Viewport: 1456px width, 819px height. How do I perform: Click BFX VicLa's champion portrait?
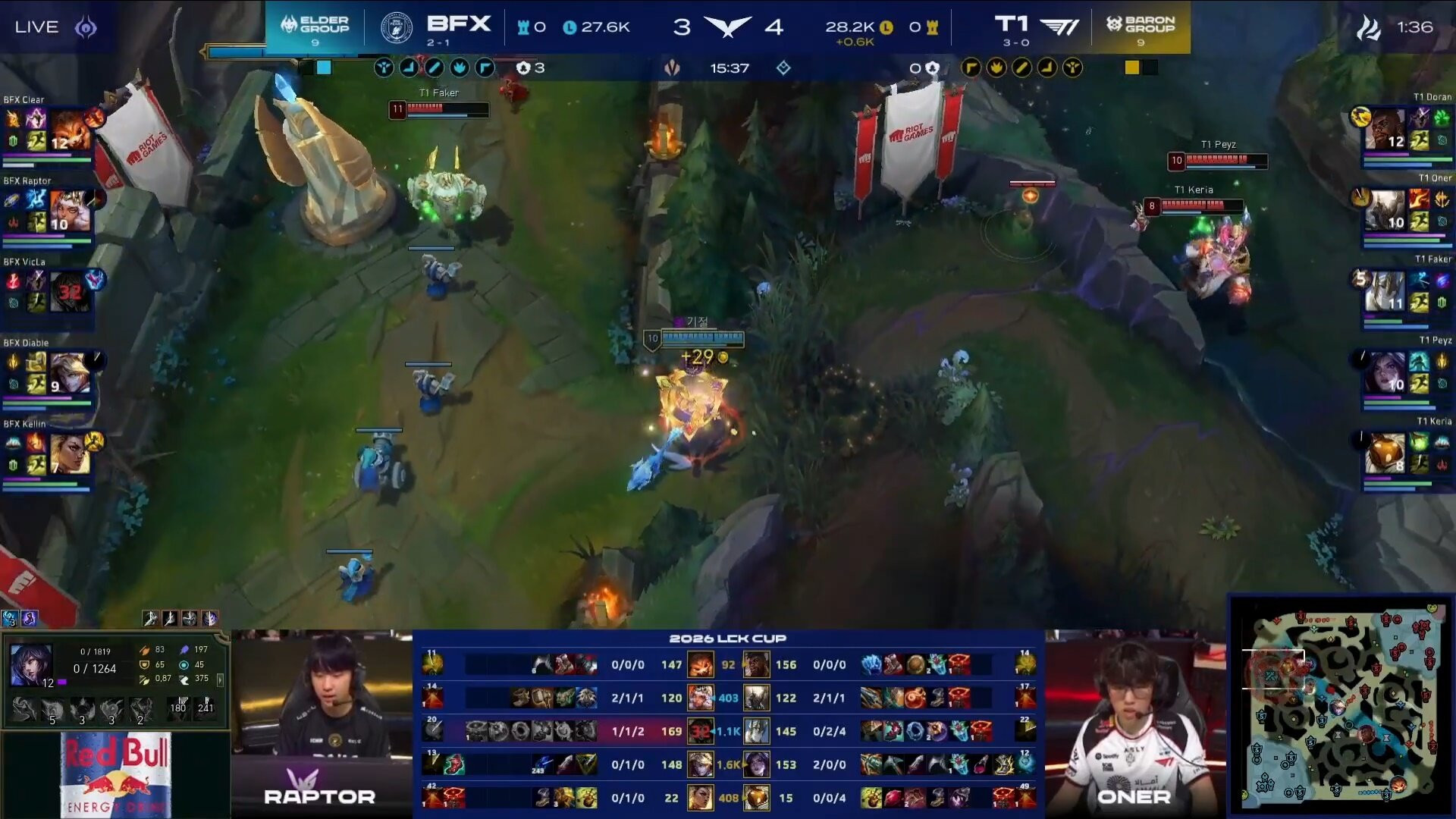(x=70, y=292)
